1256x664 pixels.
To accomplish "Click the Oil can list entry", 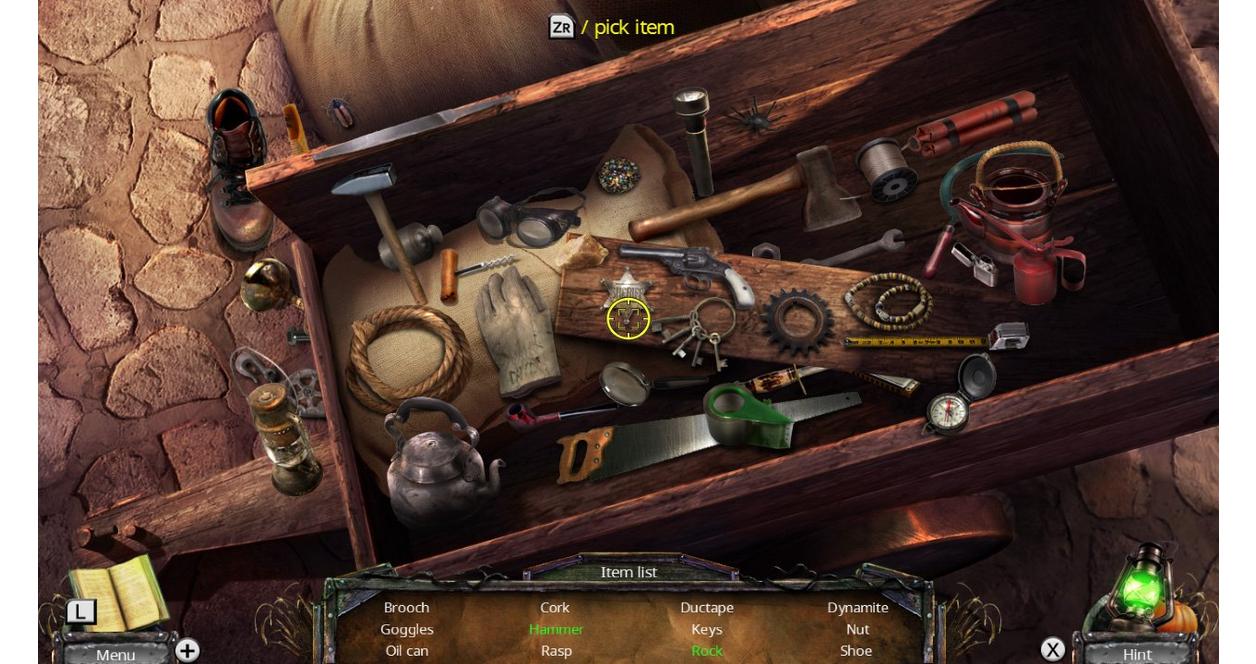I will (x=407, y=650).
